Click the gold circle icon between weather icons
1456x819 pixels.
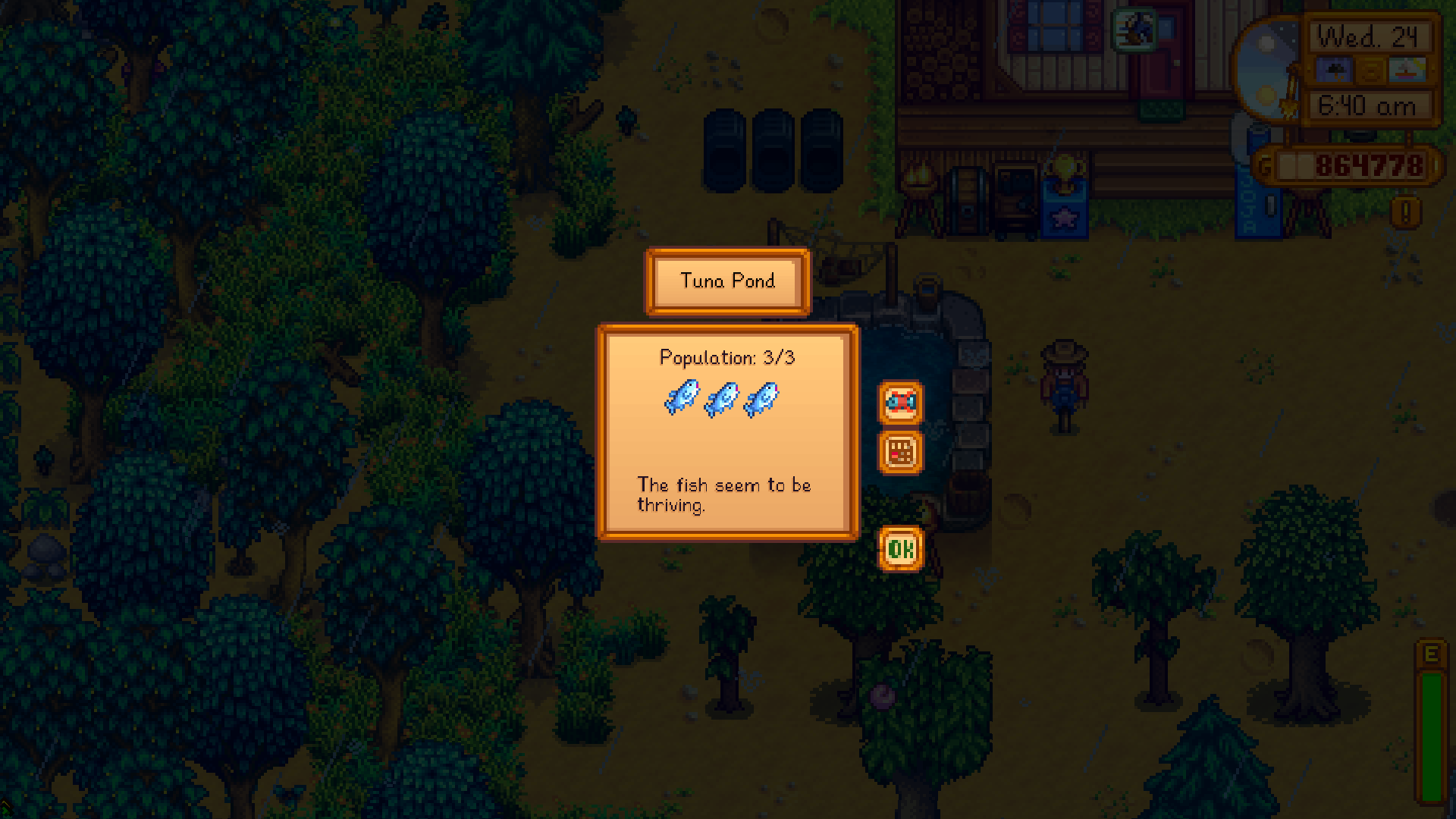(1370, 70)
